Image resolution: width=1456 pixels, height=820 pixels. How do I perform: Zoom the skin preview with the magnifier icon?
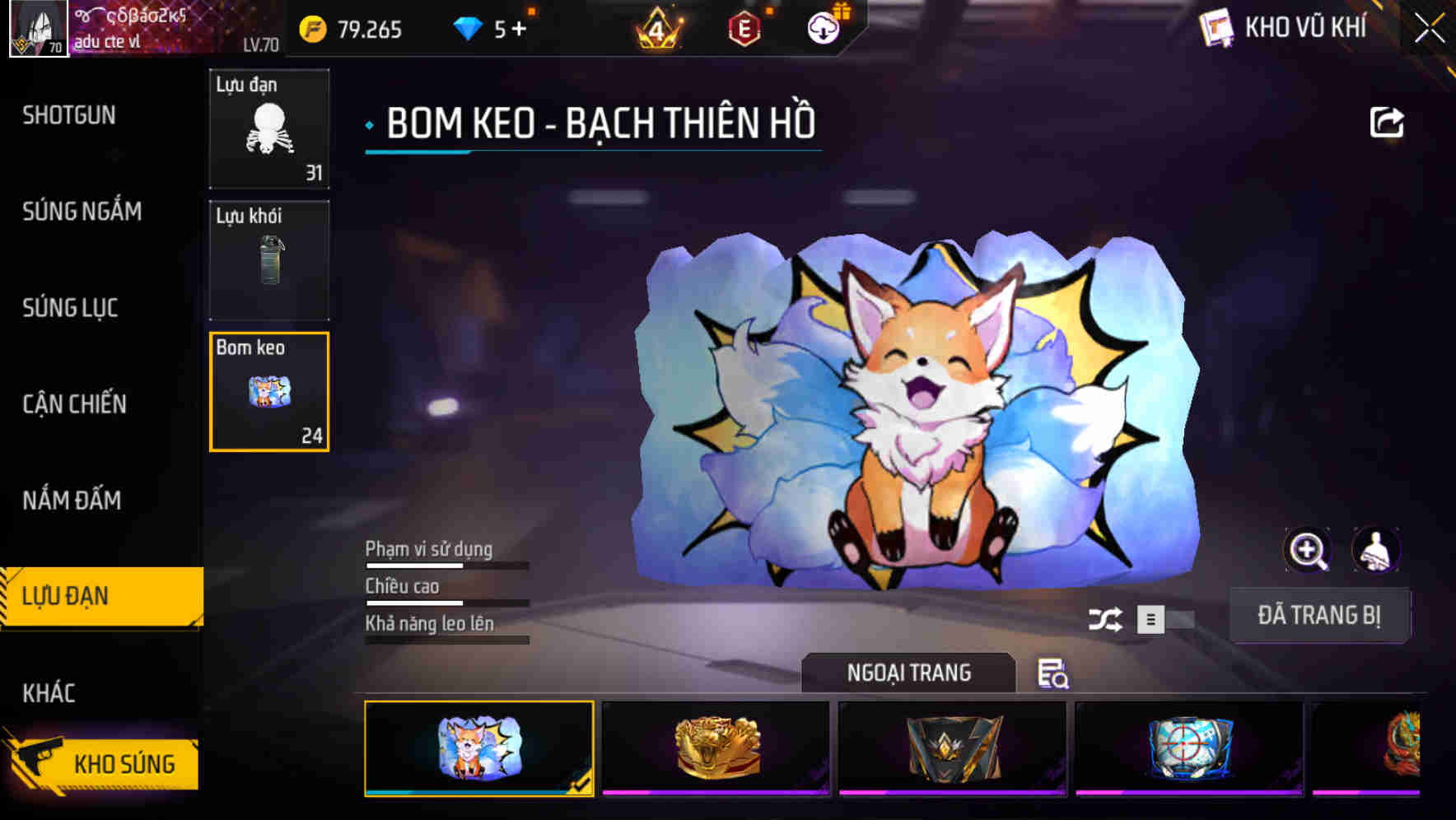[1308, 550]
